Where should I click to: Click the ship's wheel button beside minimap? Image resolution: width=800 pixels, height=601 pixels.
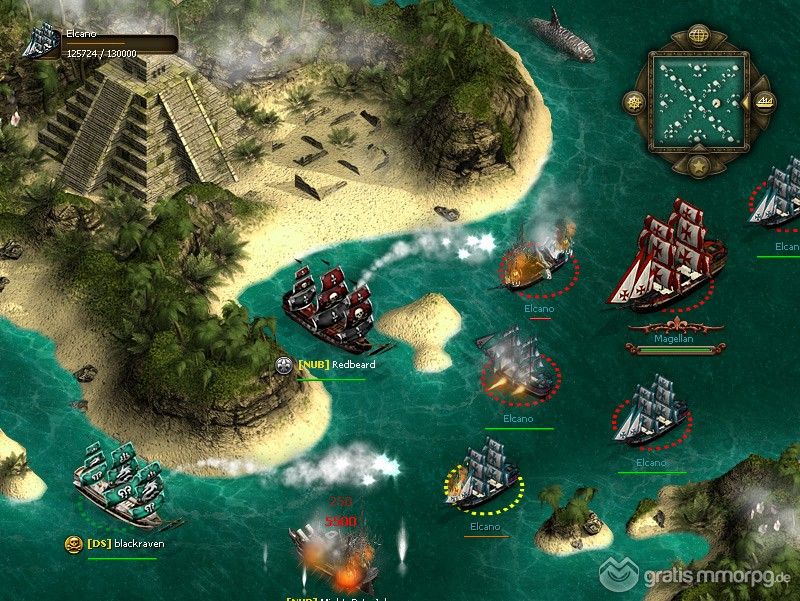(x=633, y=101)
